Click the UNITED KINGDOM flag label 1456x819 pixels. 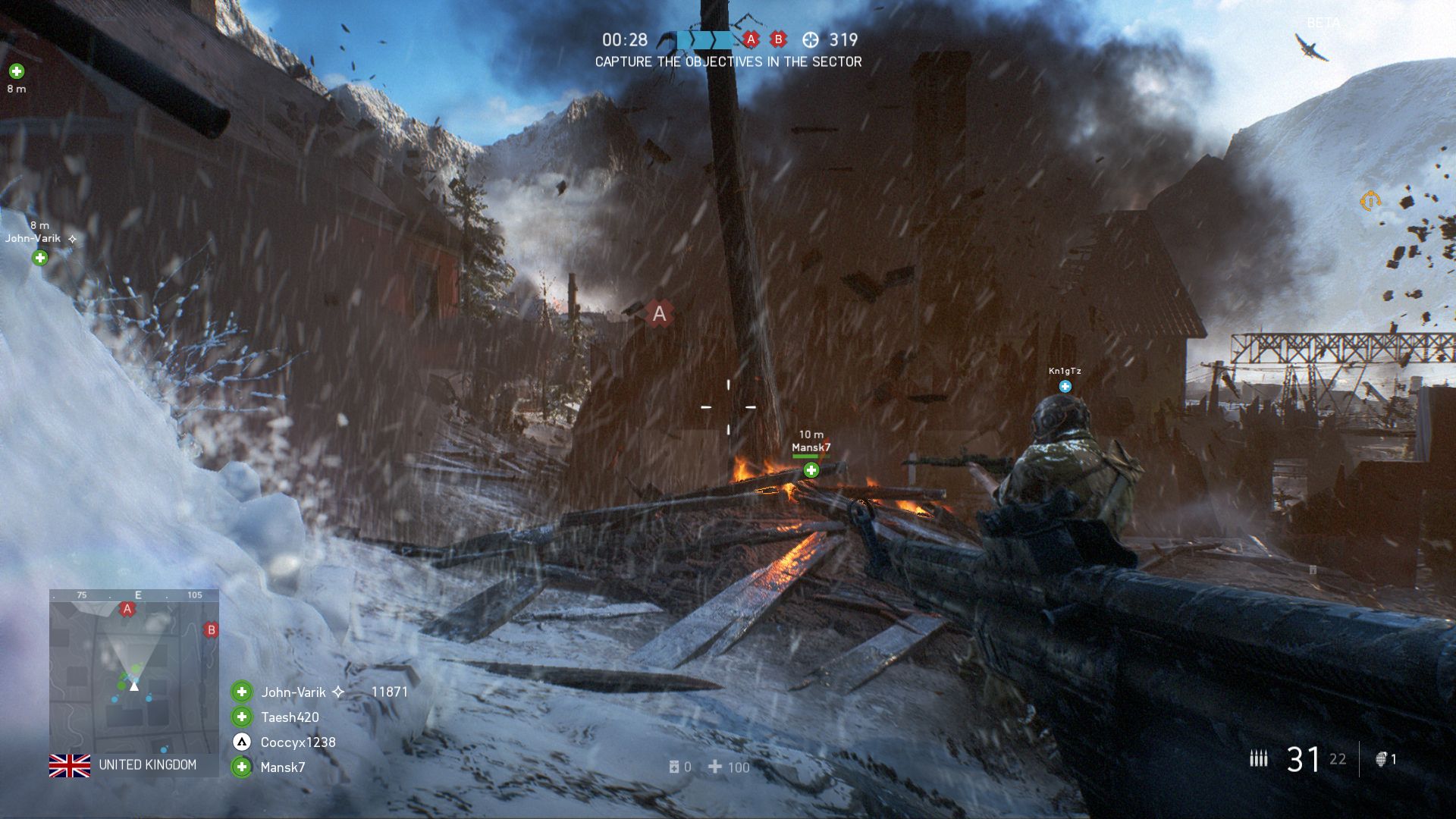pos(70,766)
